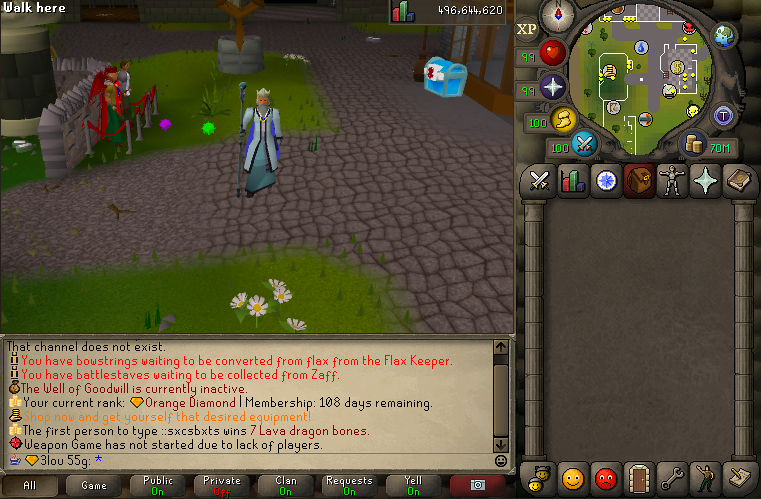Switch to the Skills stats tab
The width and height of the screenshot is (761, 499).
coord(573,181)
